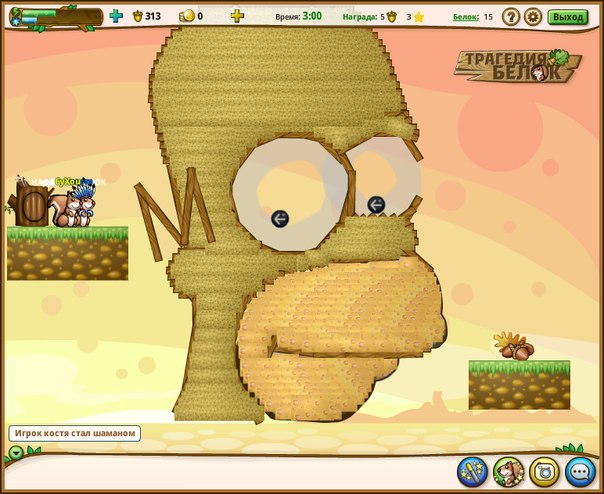Open the question mark help button

tap(511, 16)
